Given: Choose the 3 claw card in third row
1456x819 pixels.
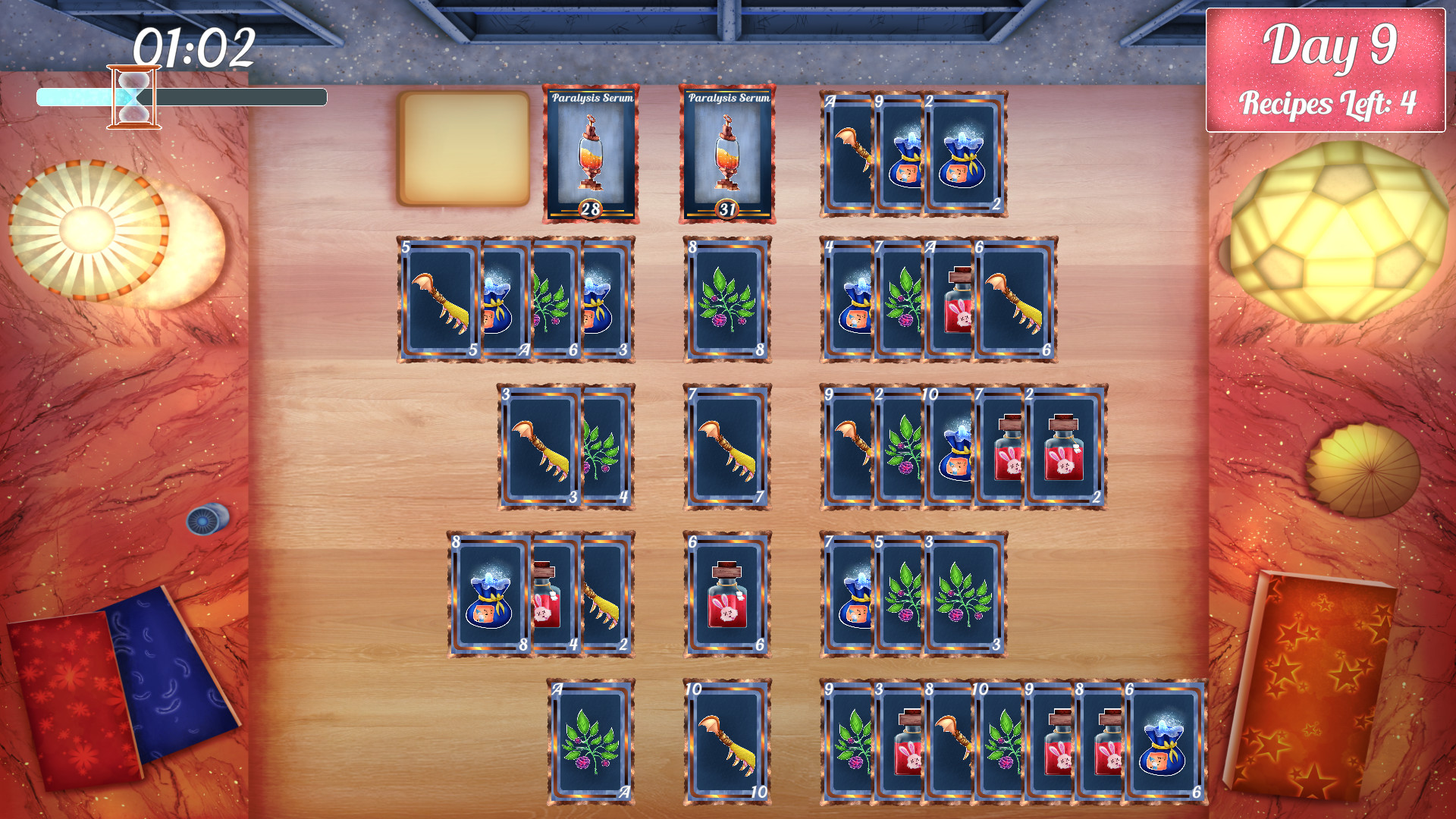Looking at the screenshot, I should pos(538,447).
